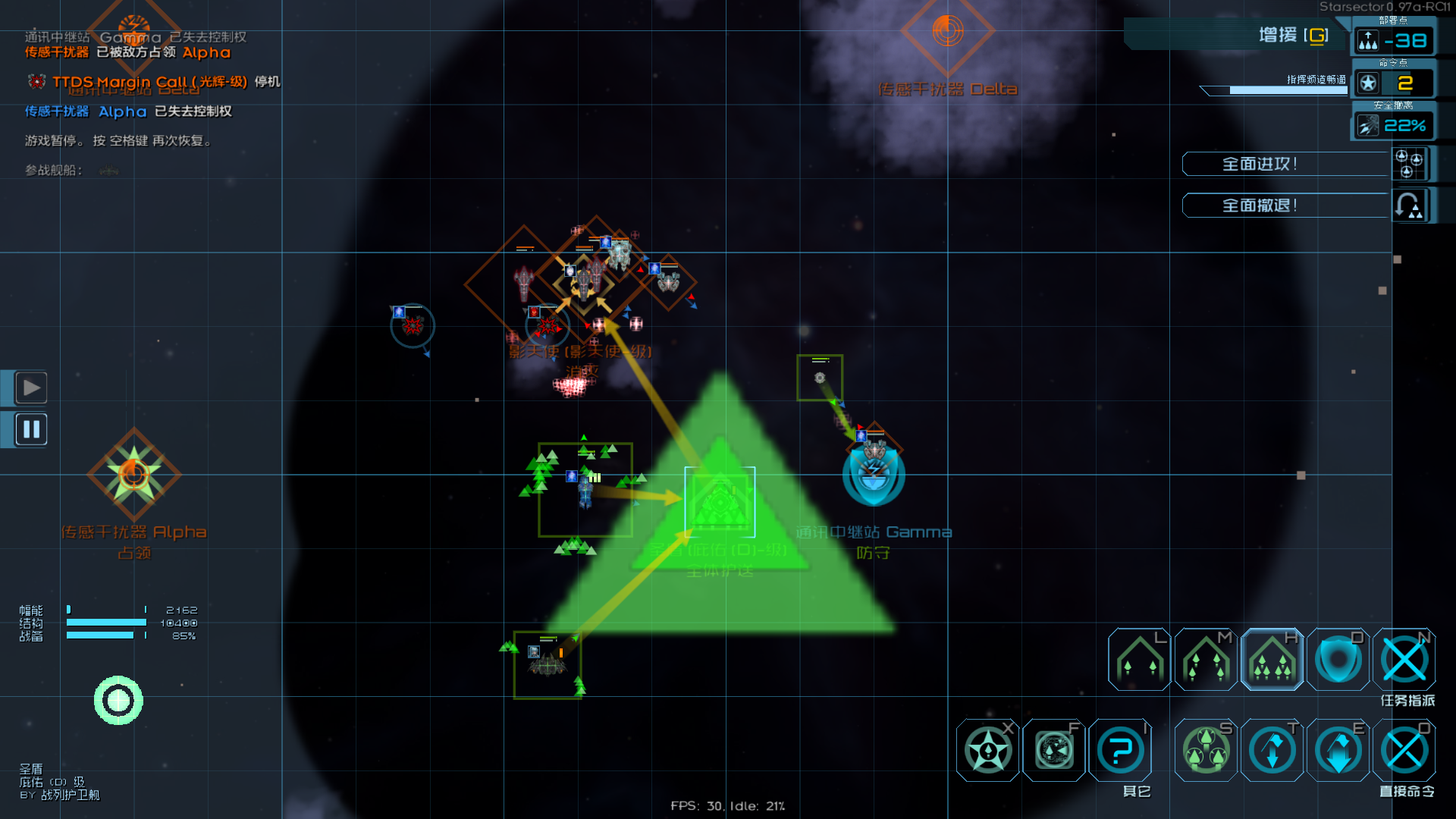Select the 传感干扰器 Alpha objective marker

(x=133, y=474)
